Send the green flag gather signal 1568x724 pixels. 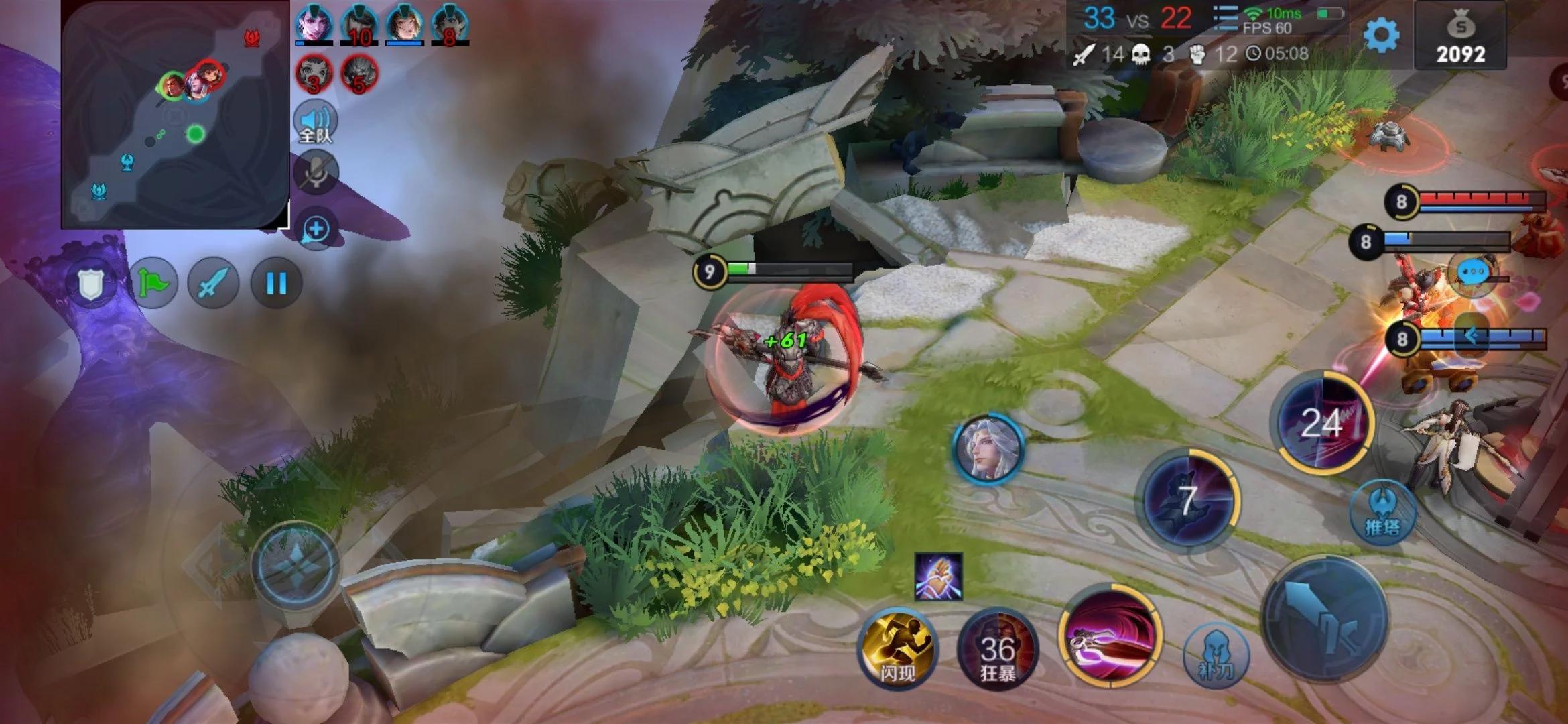coord(153,284)
